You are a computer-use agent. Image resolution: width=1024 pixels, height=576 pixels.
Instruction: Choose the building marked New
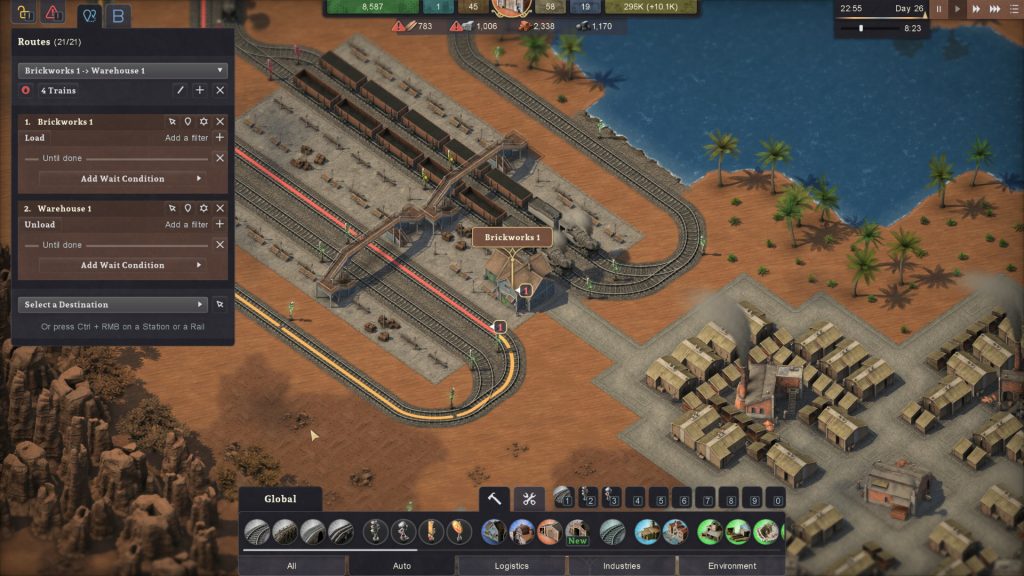[x=576, y=531]
